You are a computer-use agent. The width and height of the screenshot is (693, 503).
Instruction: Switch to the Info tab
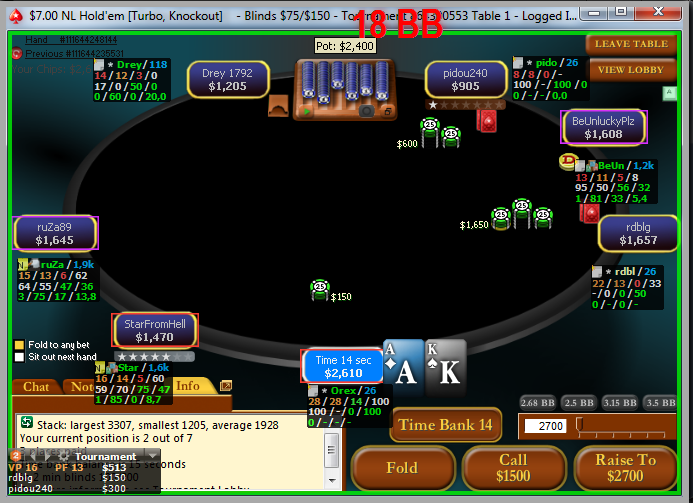(188, 386)
